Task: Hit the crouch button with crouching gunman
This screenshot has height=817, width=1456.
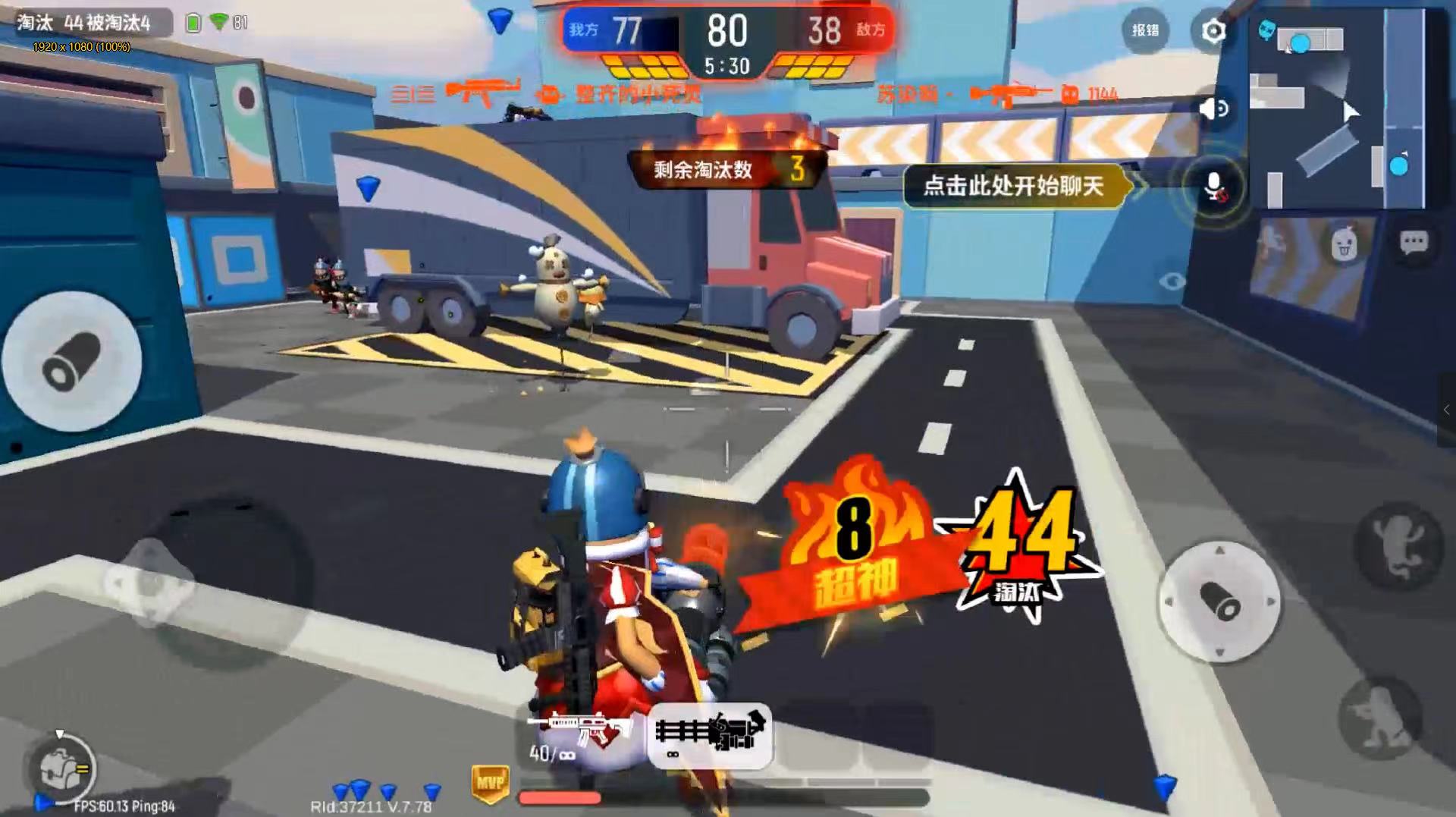Action: pos(1380,716)
